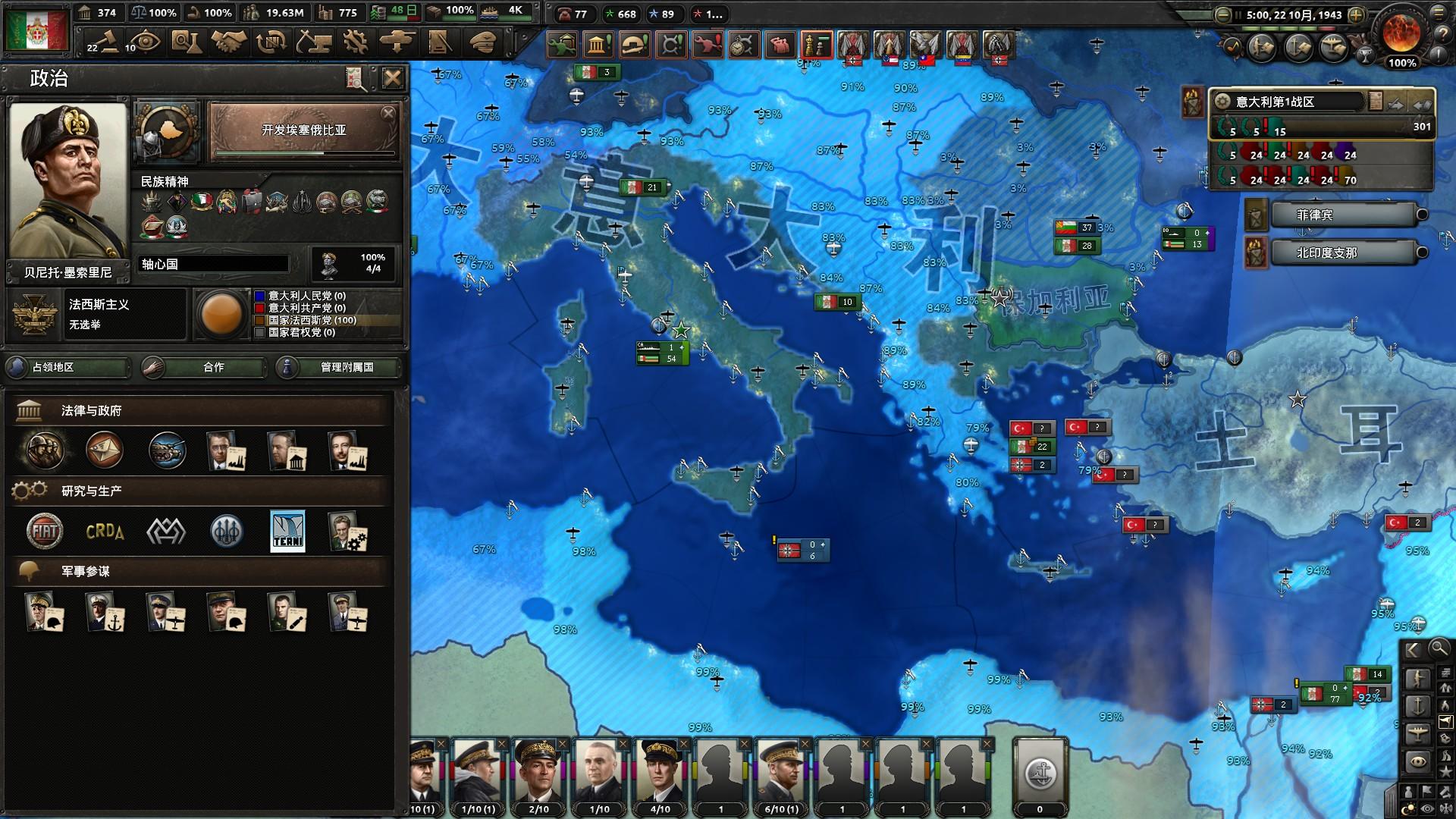Open 管理附属国 manage subjects
The width and height of the screenshot is (1456, 819).
338,367
